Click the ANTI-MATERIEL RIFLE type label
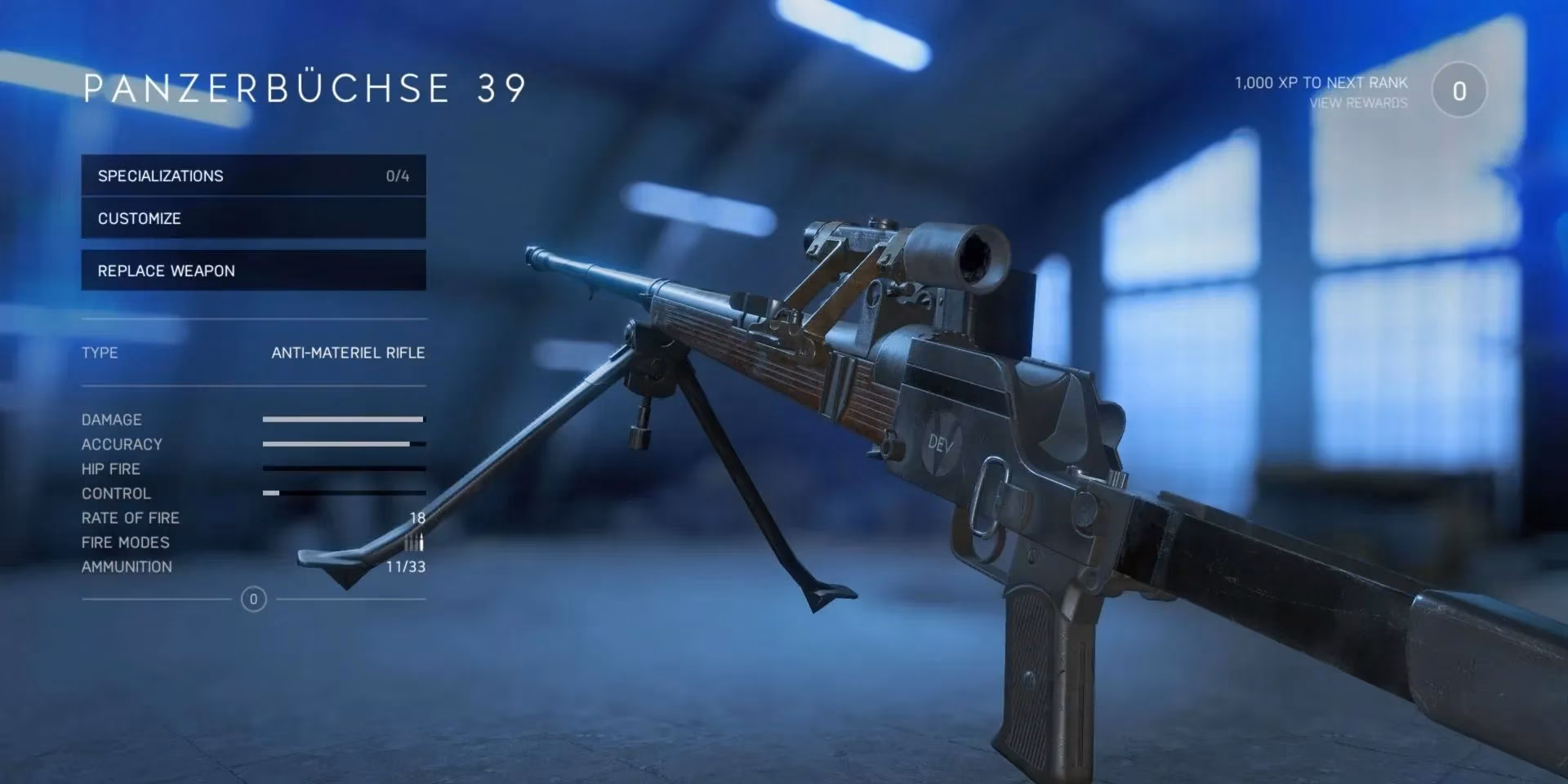The height and width of the screenshot is (784, 1568). click(348, 352)
